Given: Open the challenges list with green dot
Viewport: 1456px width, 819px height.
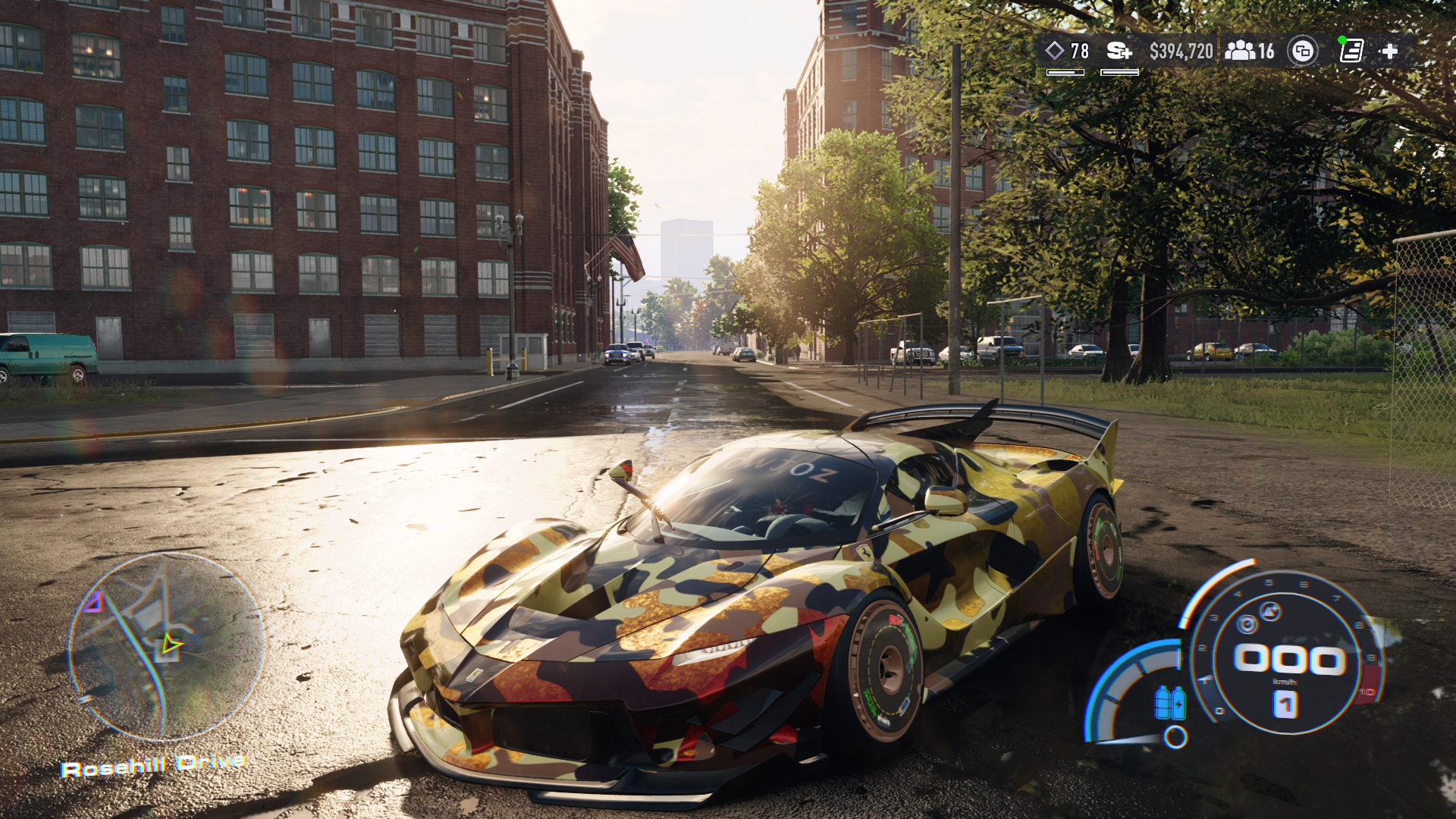Looking at the screenshot, I should coord(1351,51).
